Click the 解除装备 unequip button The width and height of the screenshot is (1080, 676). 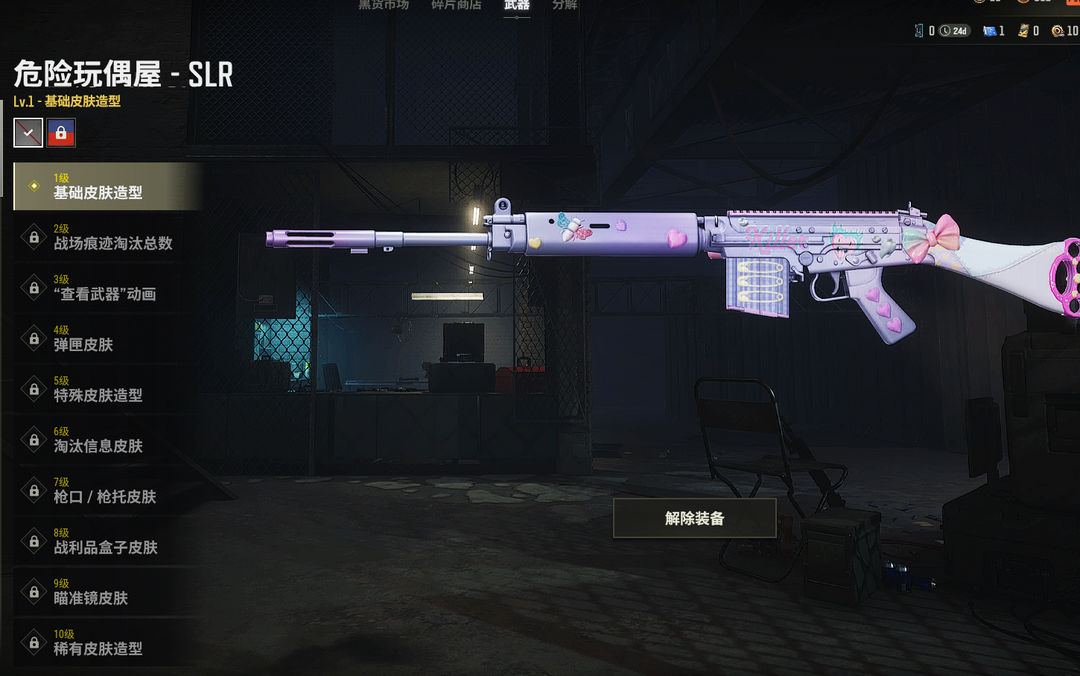[x=694, y=518]
